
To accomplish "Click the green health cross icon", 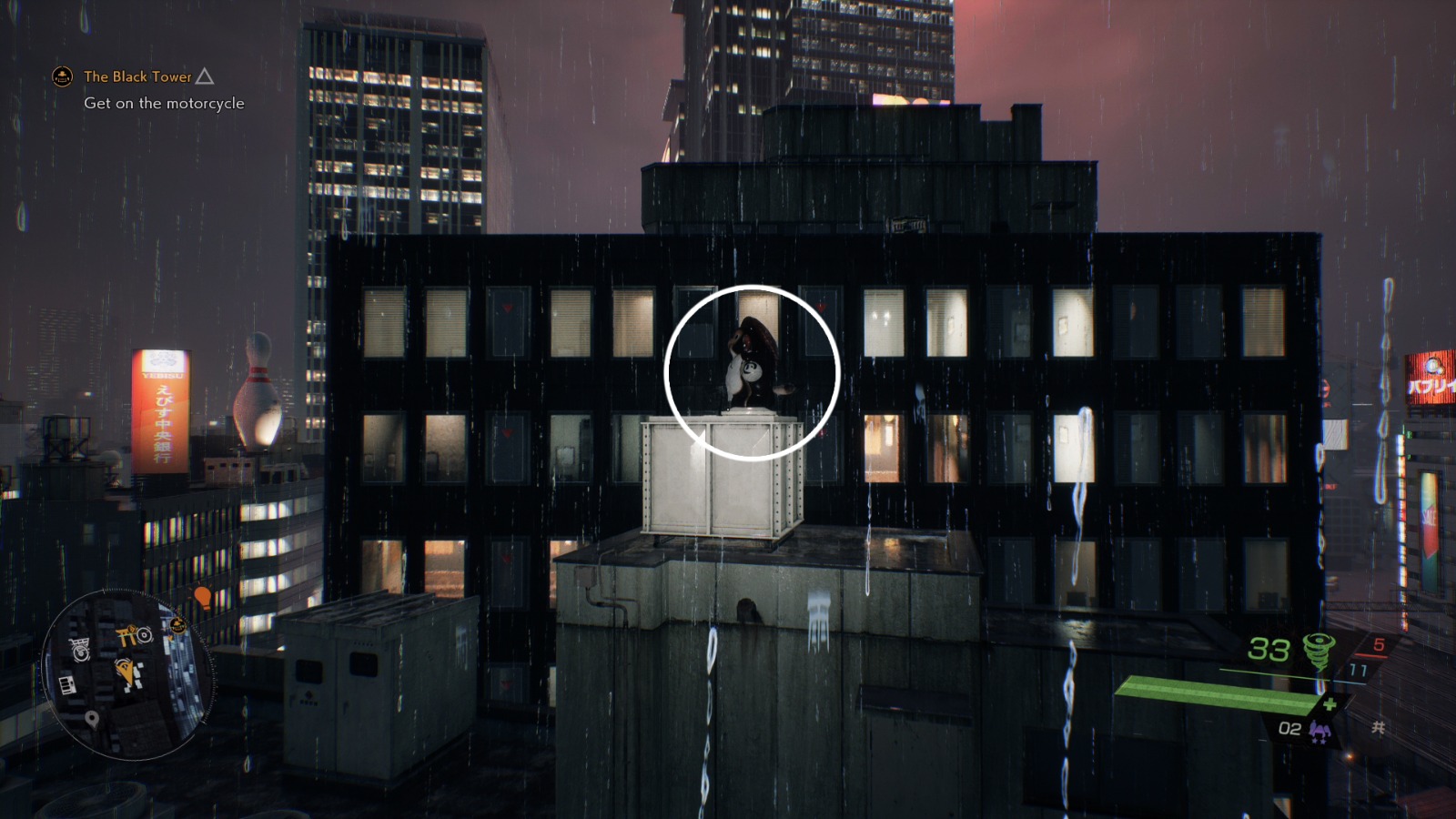I will (1330, 703).
